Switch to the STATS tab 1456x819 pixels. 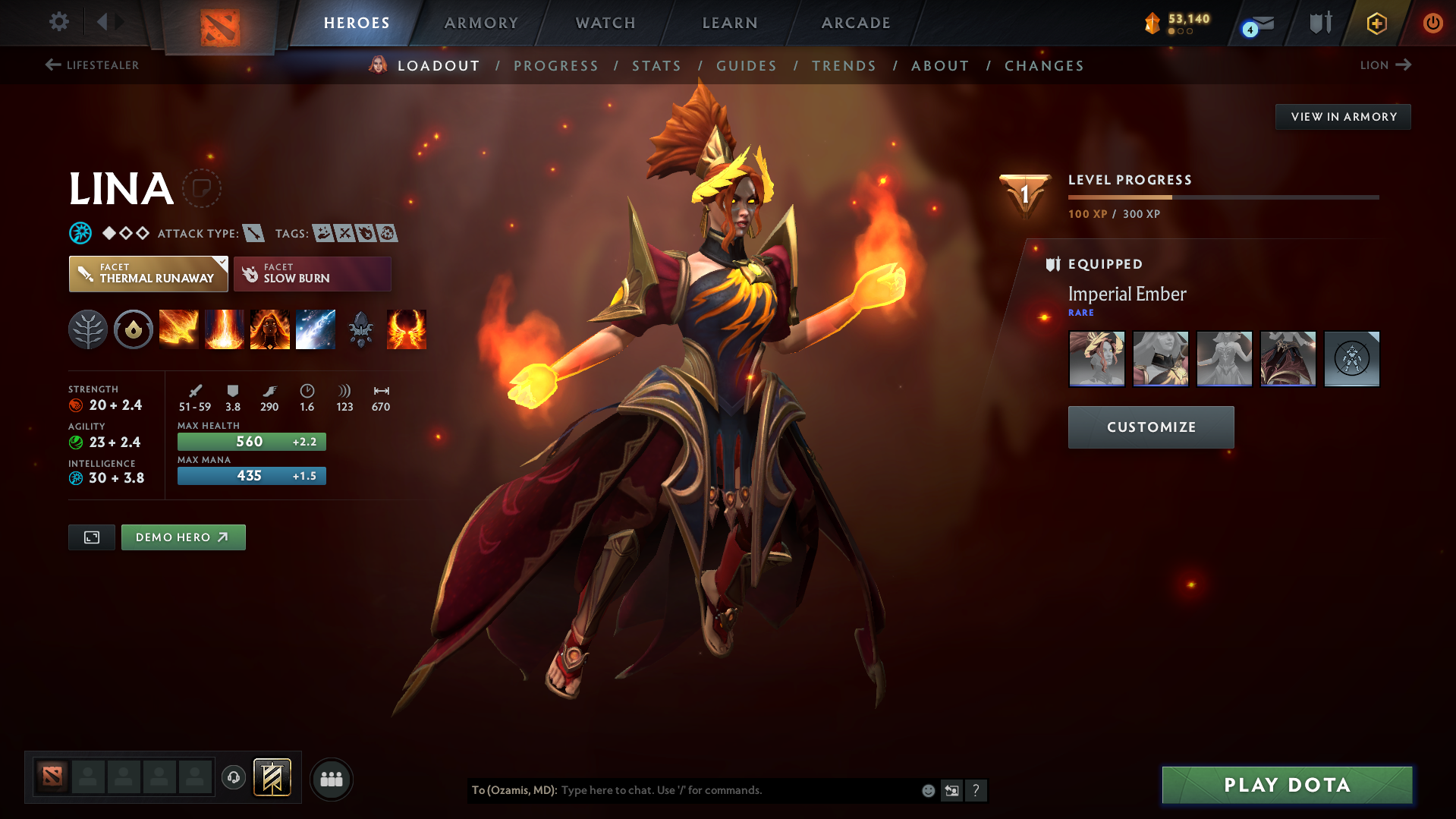pos(656,65)
